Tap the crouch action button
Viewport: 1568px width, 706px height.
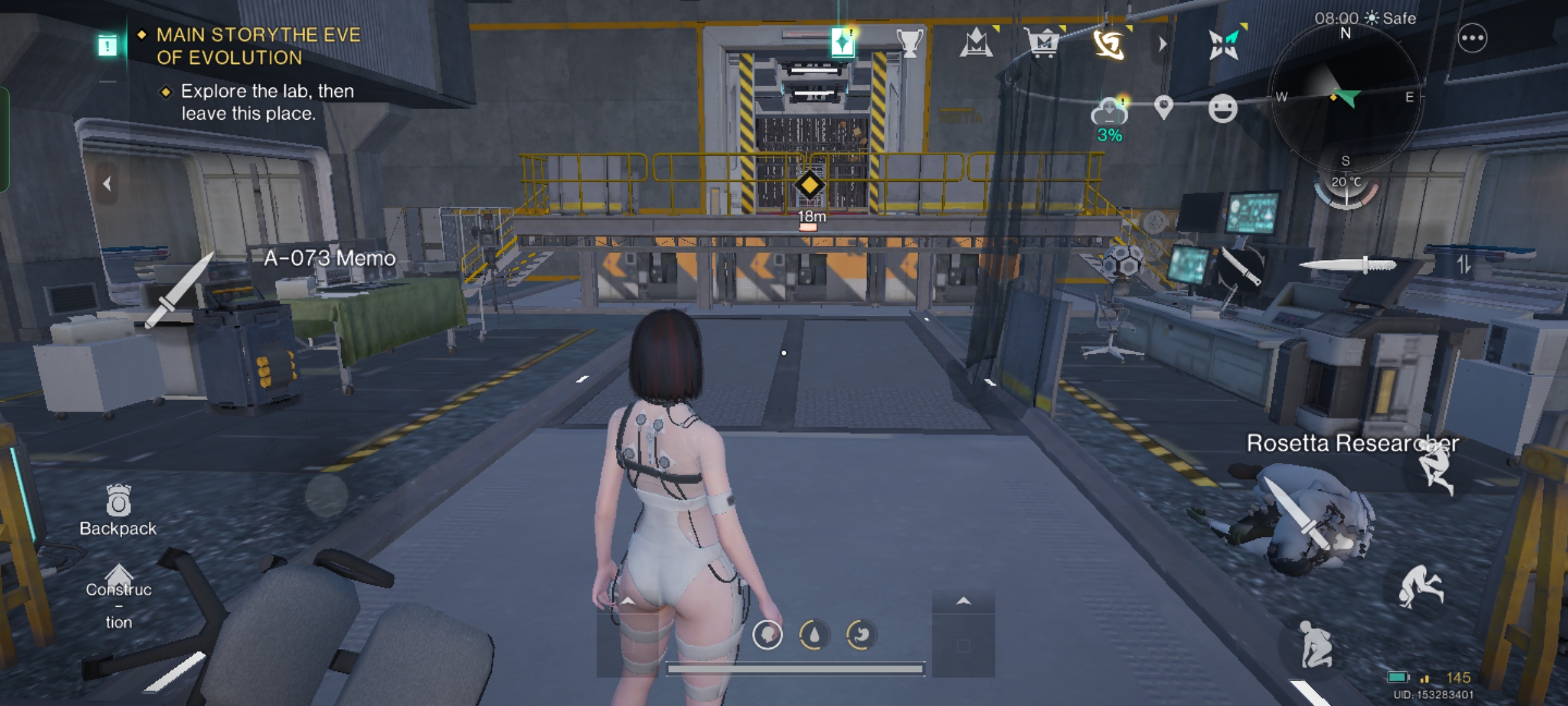[x=1315, y=644]
